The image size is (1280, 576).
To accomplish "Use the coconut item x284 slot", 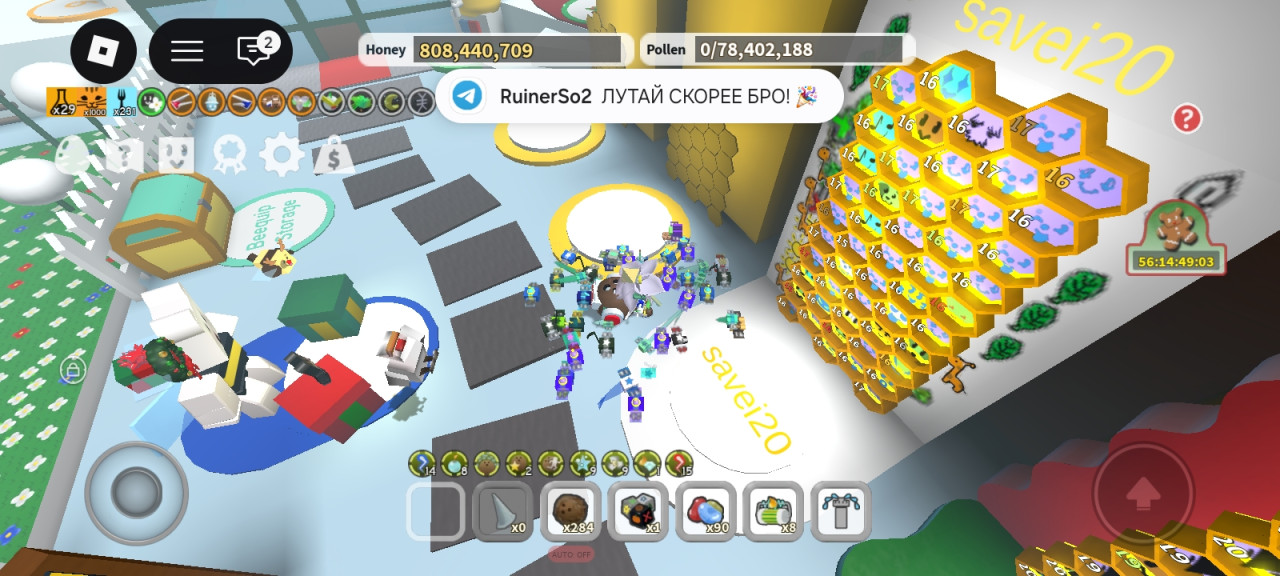I will pos(571,510).
